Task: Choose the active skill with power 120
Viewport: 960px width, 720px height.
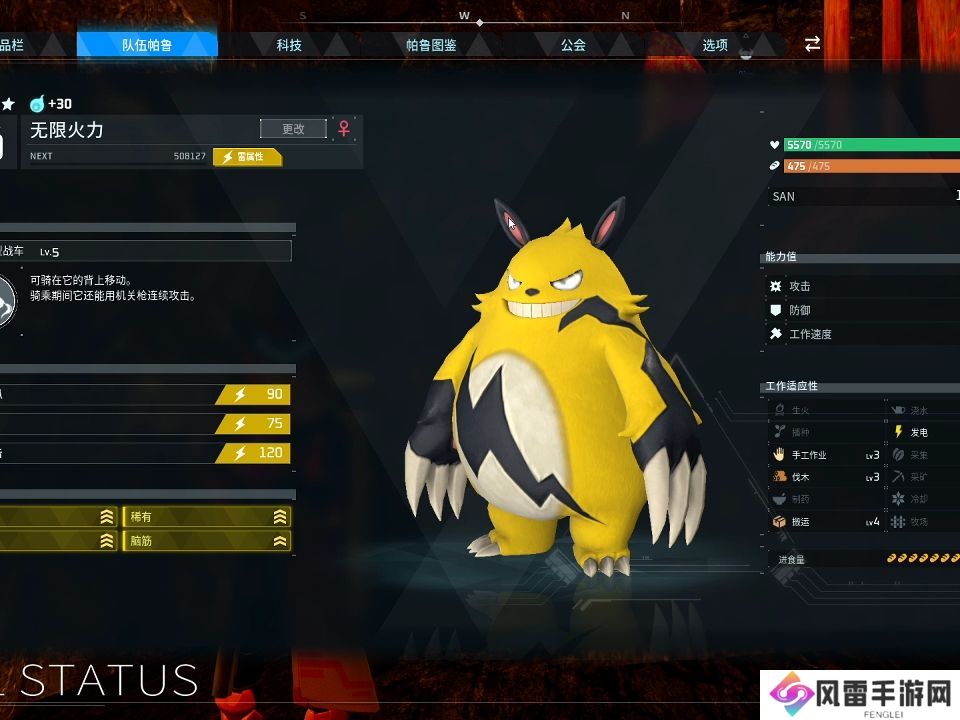Action: [145, 453]
